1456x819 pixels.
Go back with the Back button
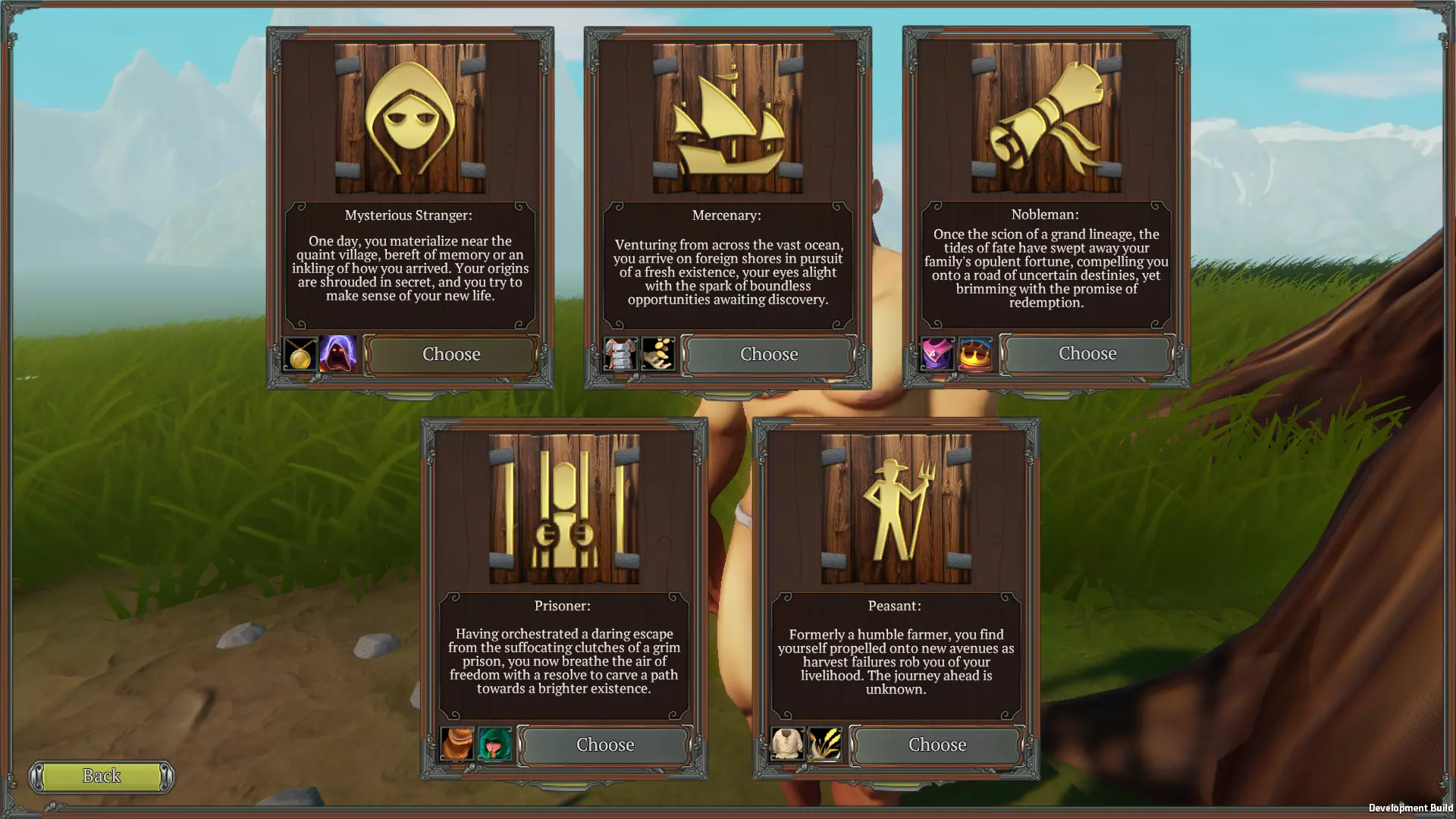[x=102, y=776]
